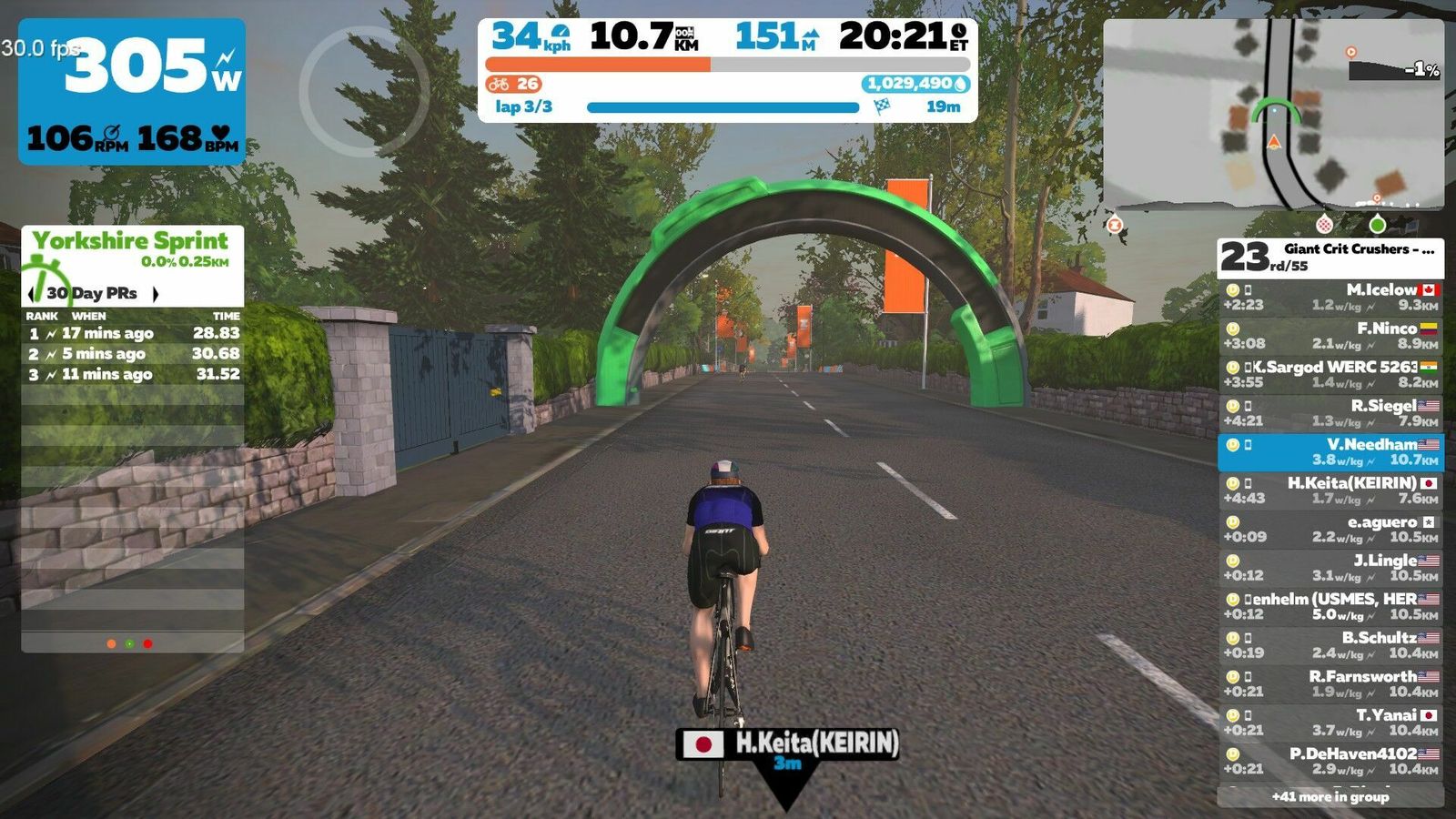Pick R.Farnsworth in the riders list
1456x819 pixels.
pos(1330,684)
